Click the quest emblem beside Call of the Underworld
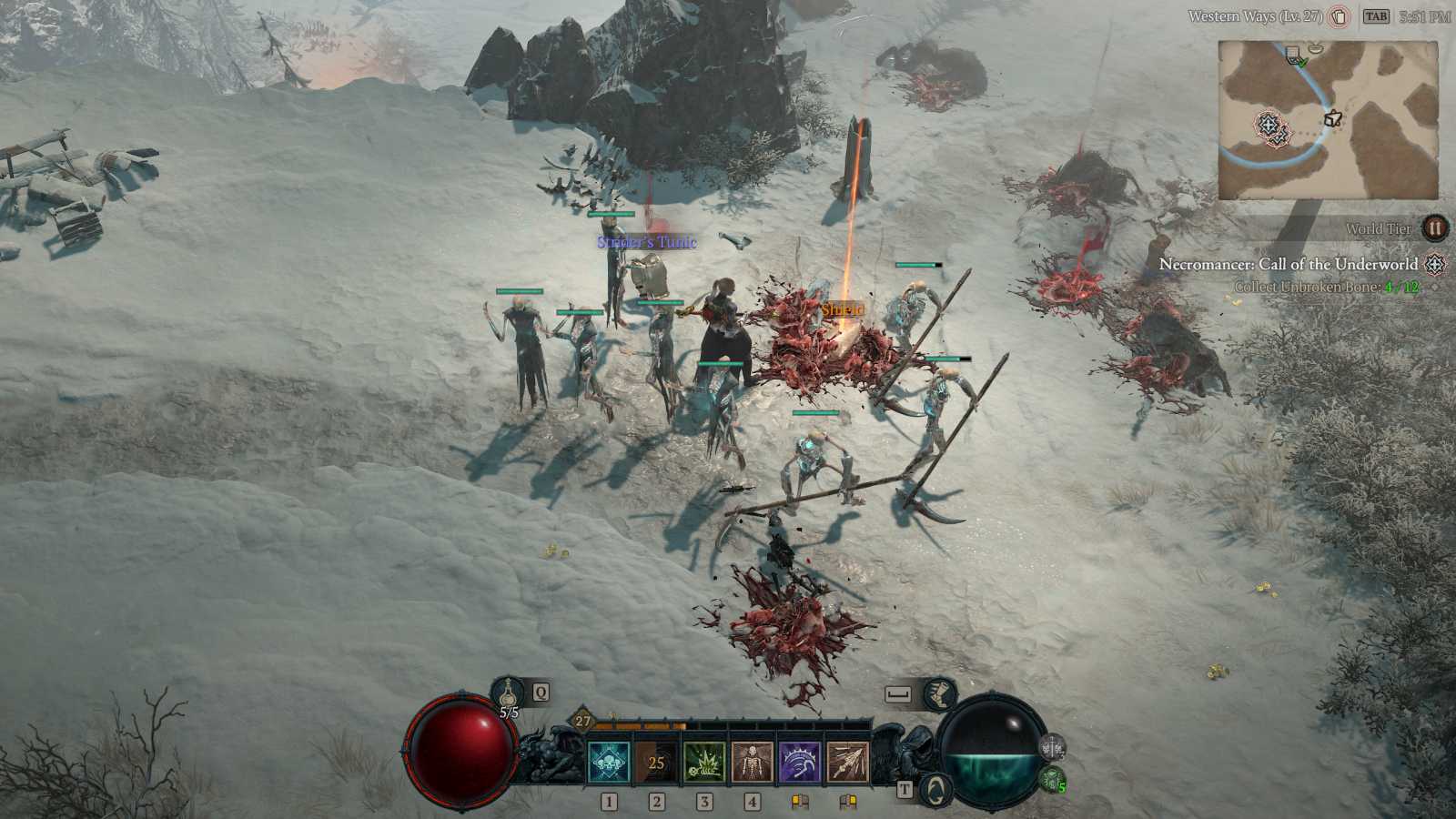Image resolution: width=1456 pixels, height=819 pixels. 1435,263
